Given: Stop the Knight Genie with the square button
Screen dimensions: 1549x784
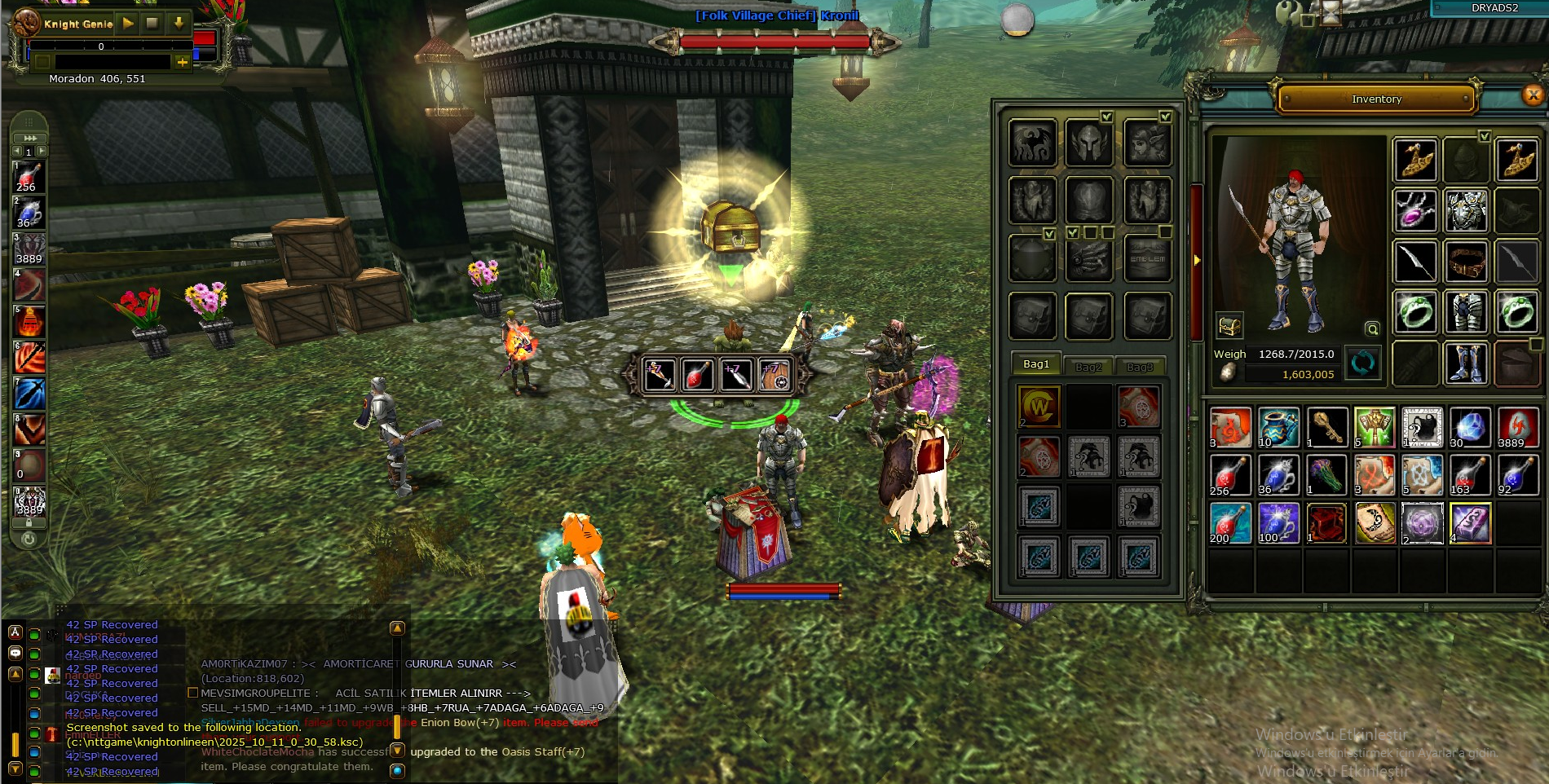Looking at the screenshot, I should pyautogui.click(x=152, y=24).
